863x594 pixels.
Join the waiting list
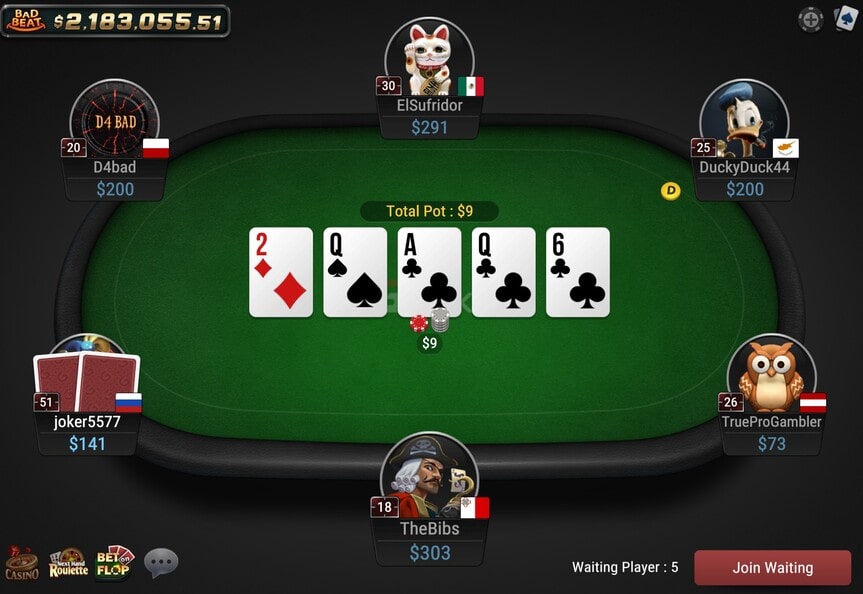click(772, 567)
